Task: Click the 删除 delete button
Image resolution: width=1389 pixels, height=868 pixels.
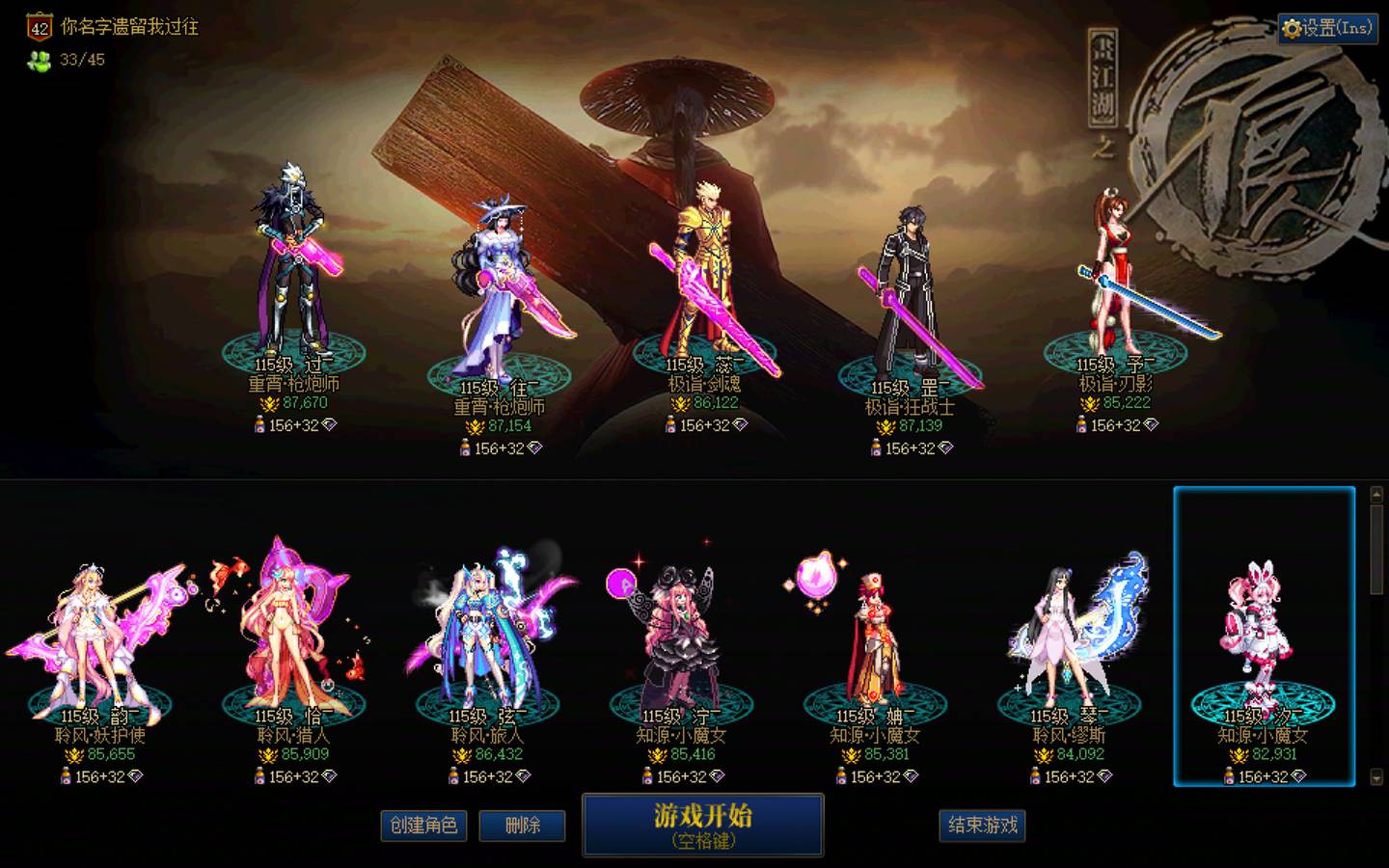Action: coord(523,827)
